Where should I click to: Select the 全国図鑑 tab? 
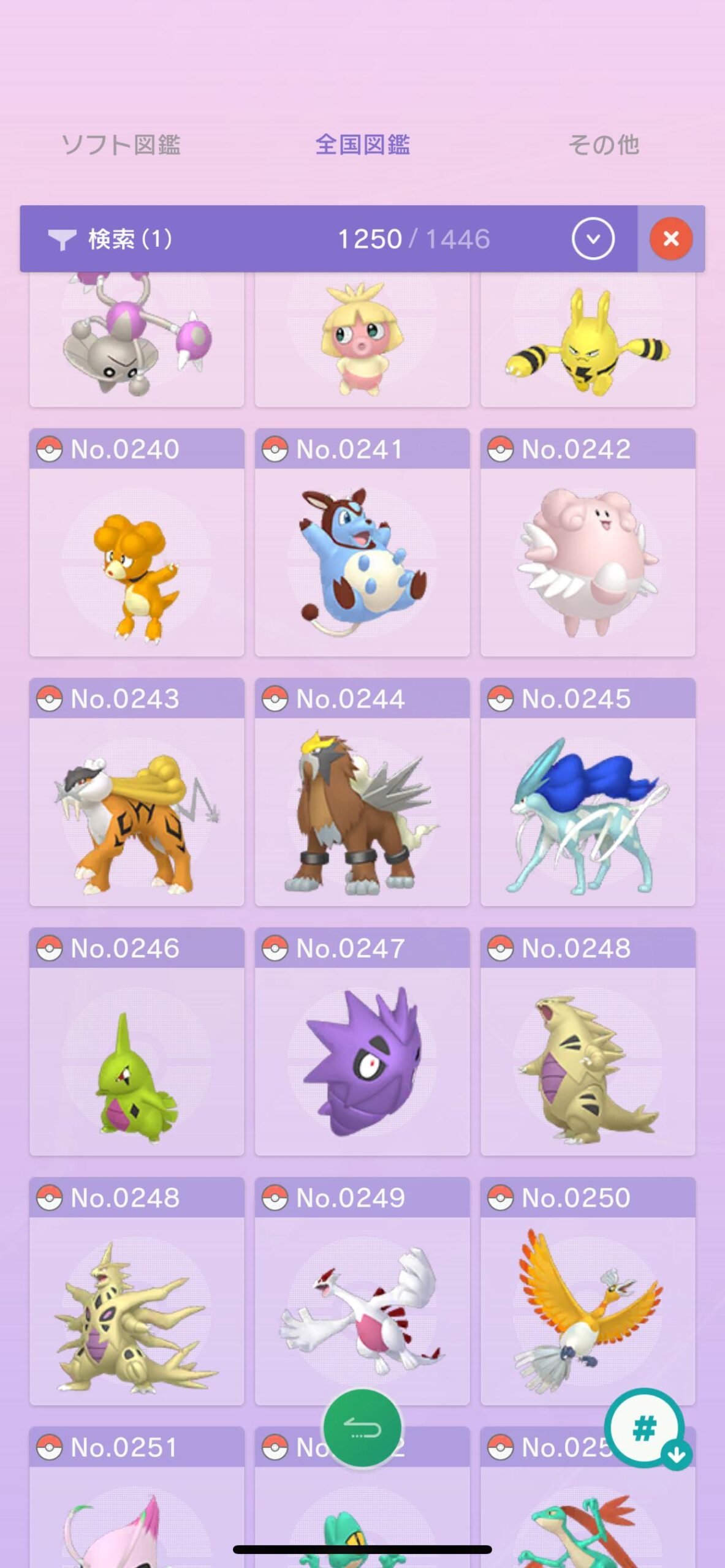pyautogui.click(x=362, y=145)
